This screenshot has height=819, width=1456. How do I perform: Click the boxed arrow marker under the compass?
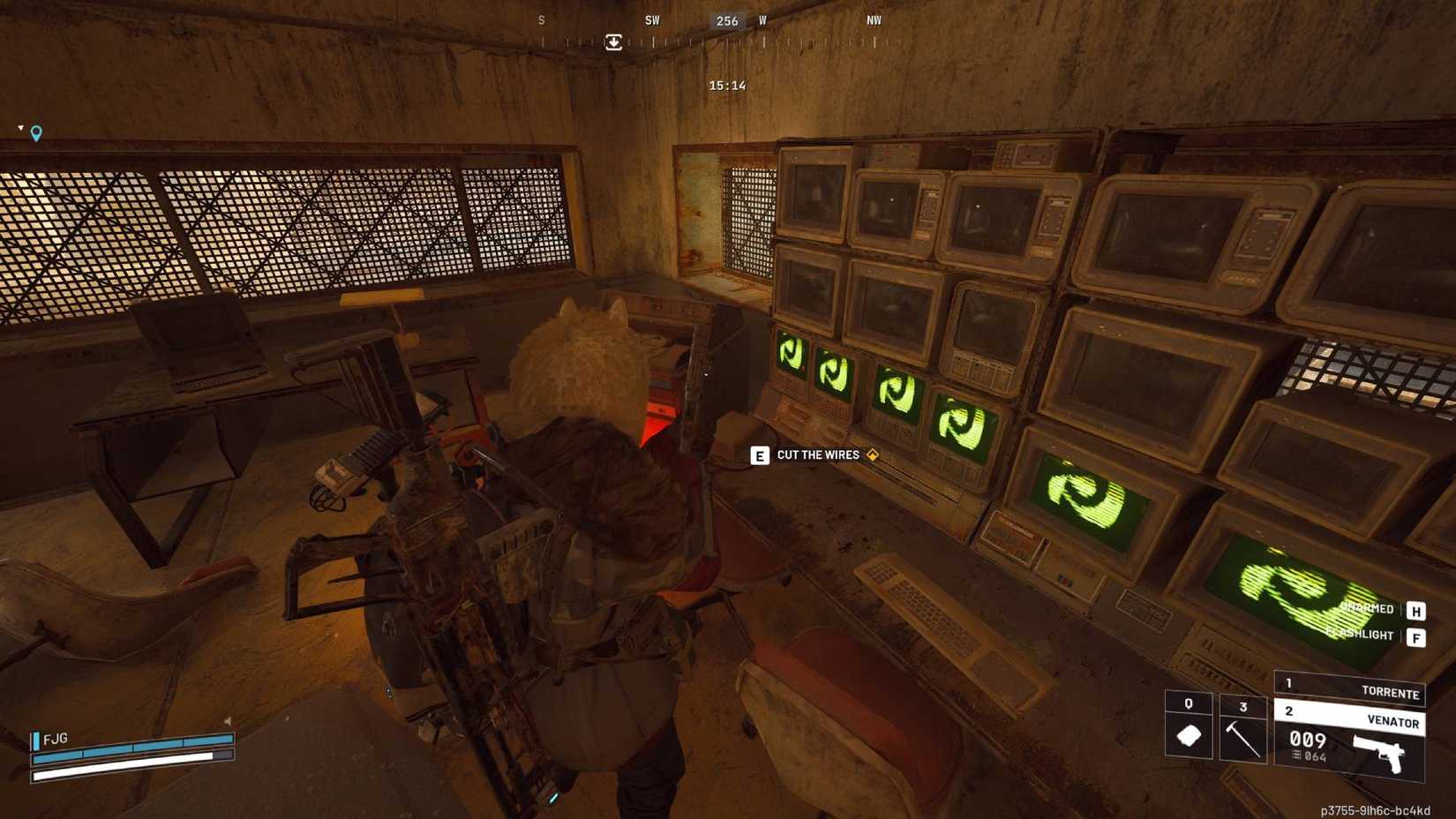(613, 41)
